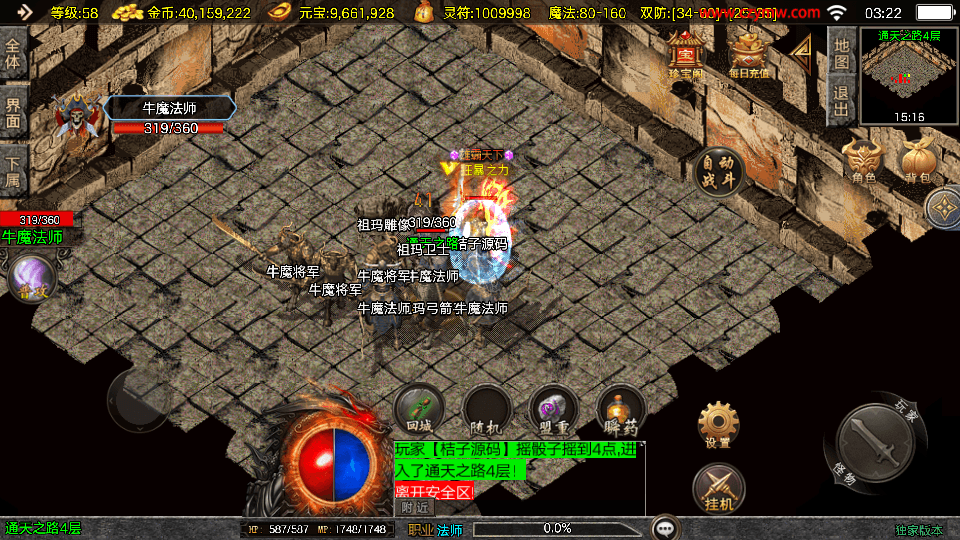Open the chat speech bubble
This screenshot has width=960, height=540.
point(665,527)
